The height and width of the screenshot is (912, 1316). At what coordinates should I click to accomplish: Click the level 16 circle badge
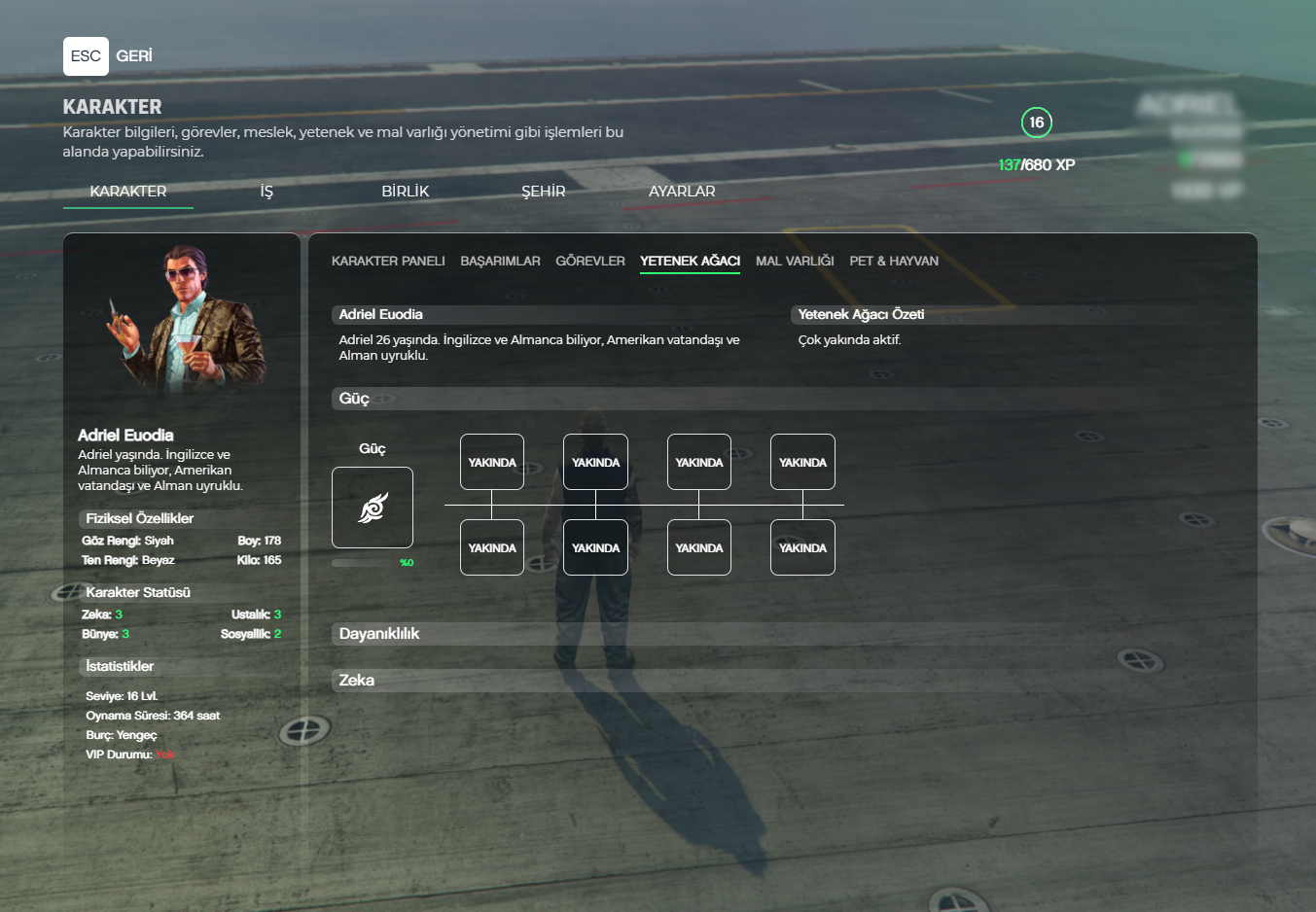point(1037,123)
